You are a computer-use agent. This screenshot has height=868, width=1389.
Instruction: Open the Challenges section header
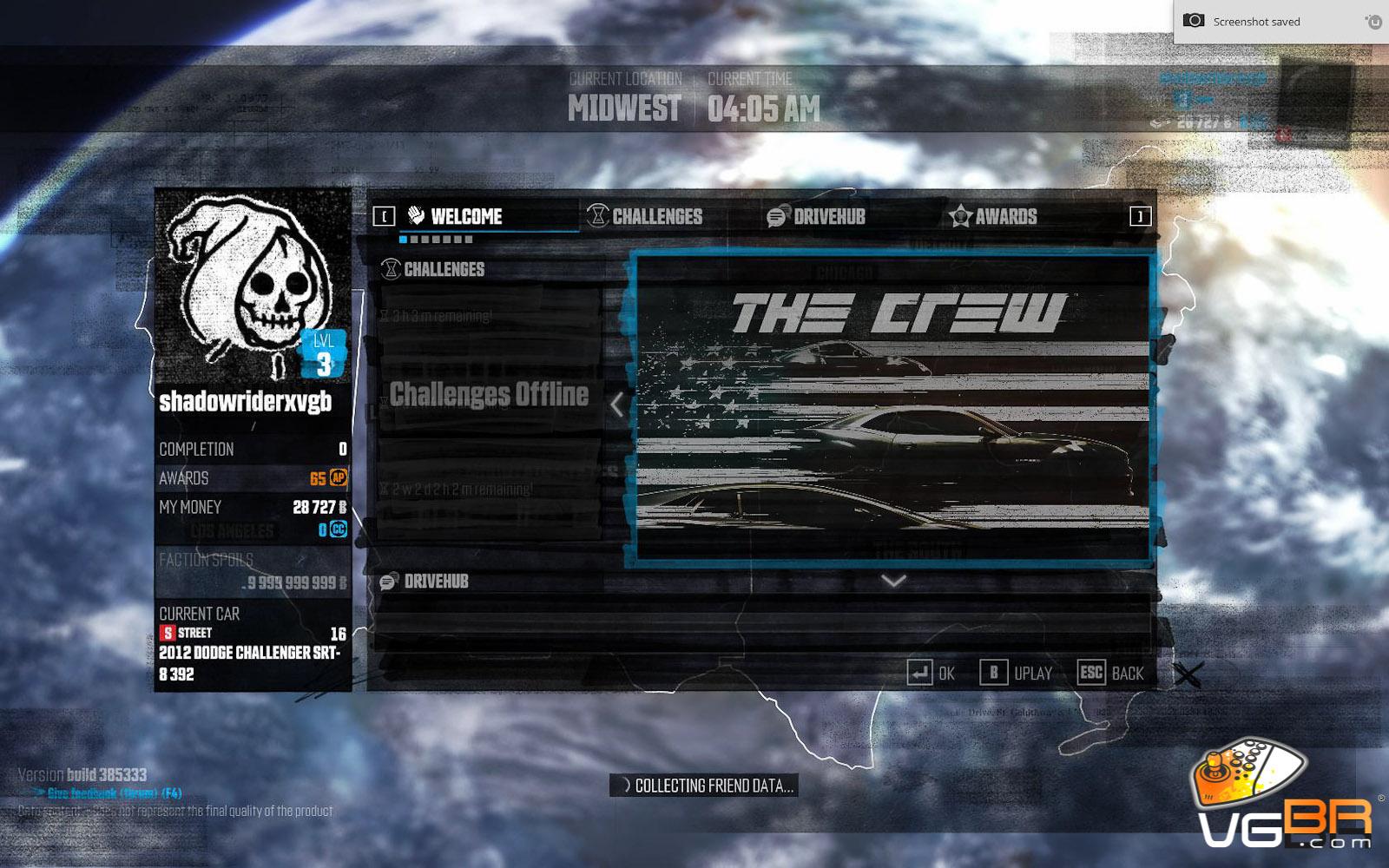click(444, 269)
